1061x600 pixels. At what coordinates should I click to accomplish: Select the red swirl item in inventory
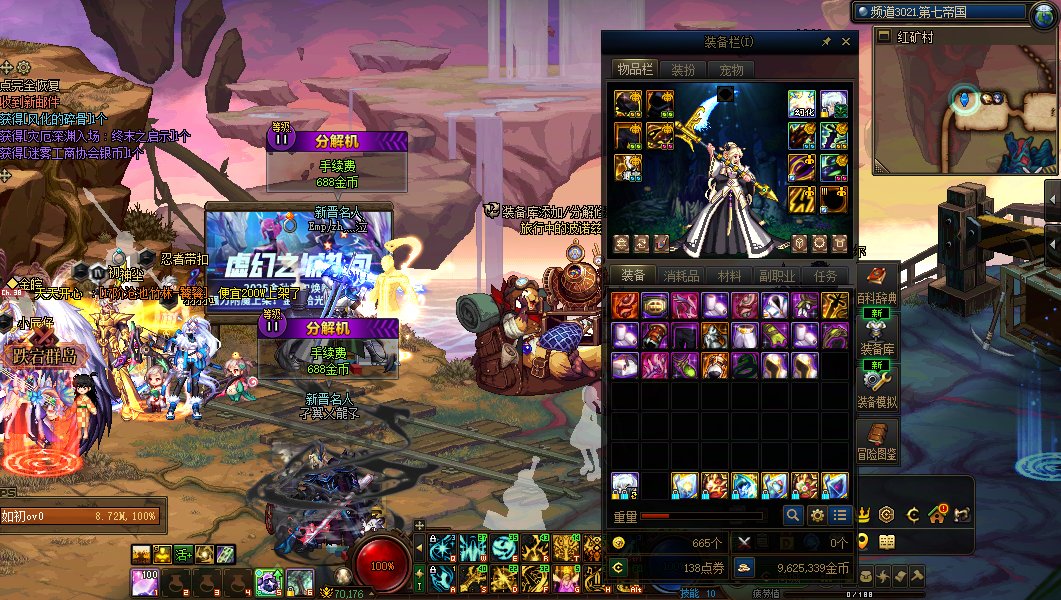coord(625,306)
